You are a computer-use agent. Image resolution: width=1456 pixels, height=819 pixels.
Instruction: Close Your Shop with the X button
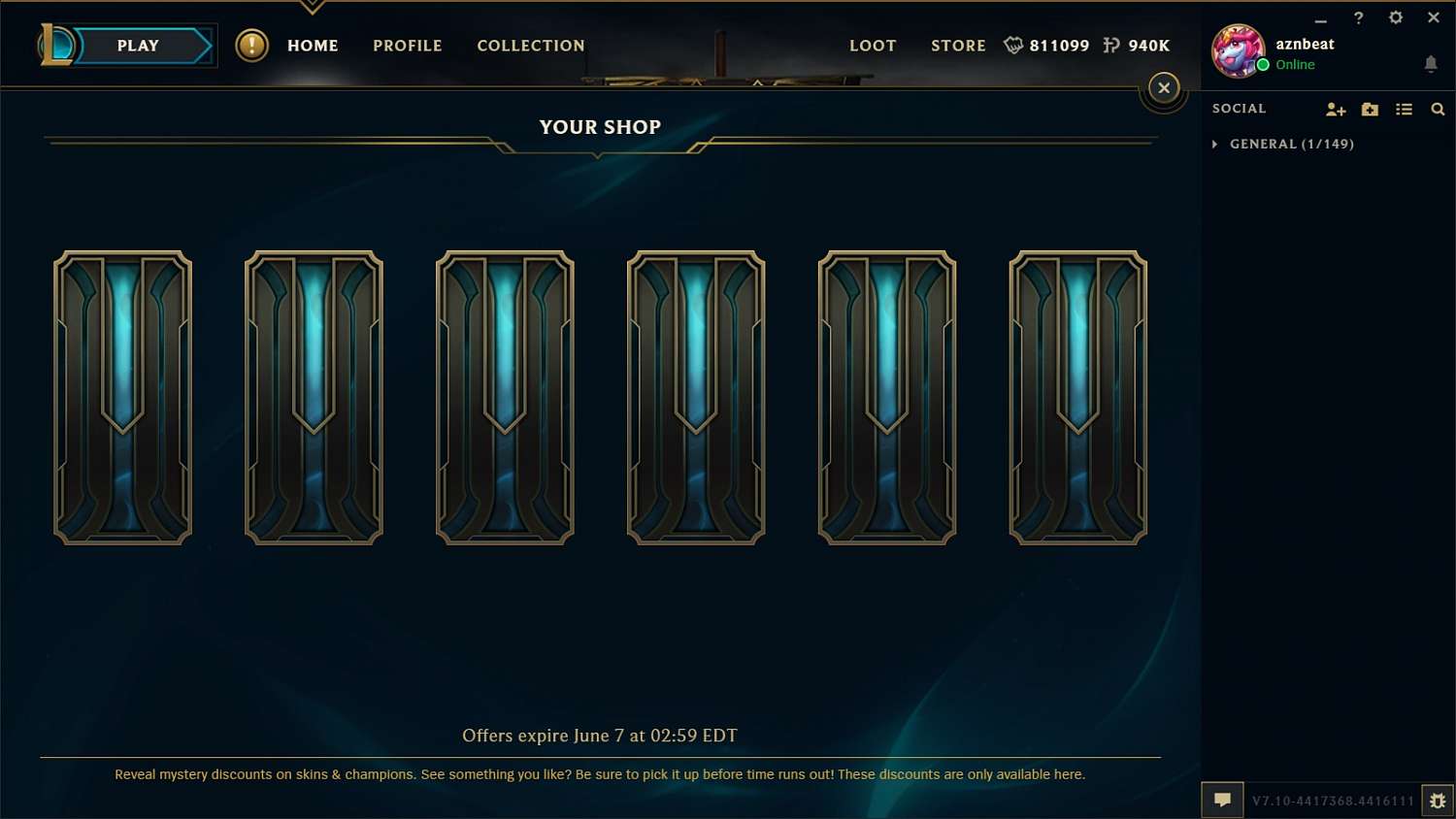pyautogui.click(x=1164, y=87)
